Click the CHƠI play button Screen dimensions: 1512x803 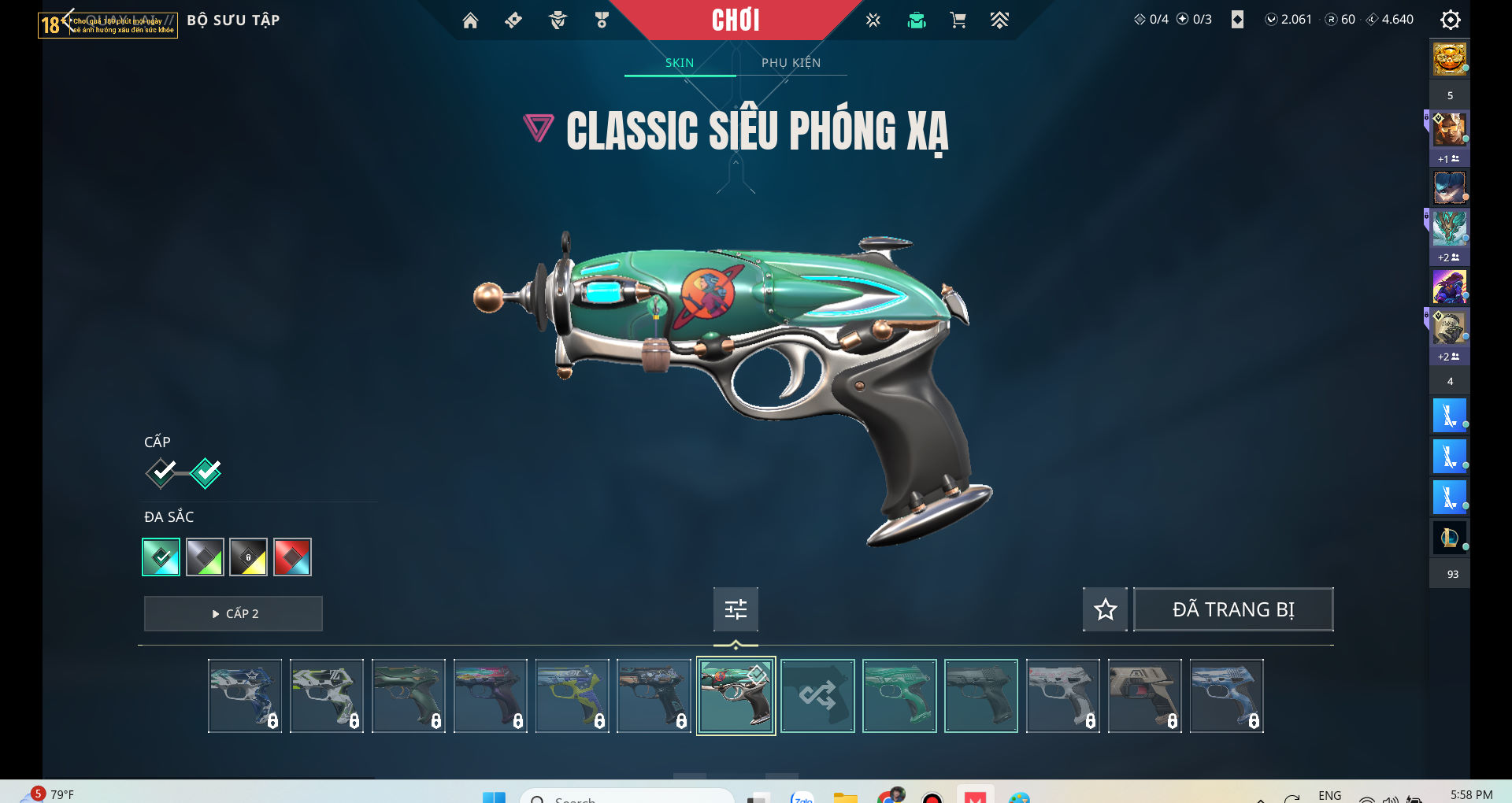coord(736,20)
